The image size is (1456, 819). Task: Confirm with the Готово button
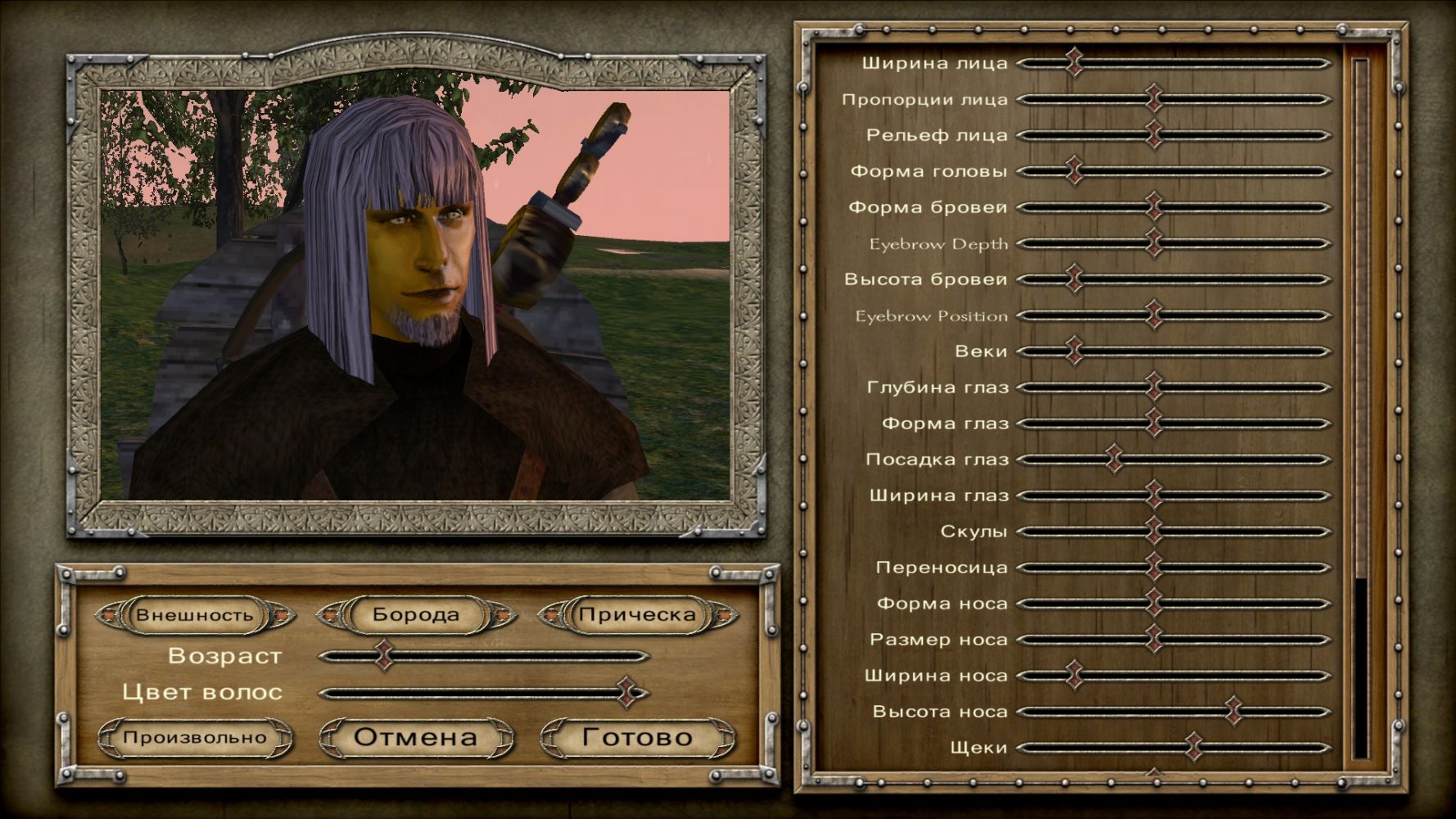[637, 737]
